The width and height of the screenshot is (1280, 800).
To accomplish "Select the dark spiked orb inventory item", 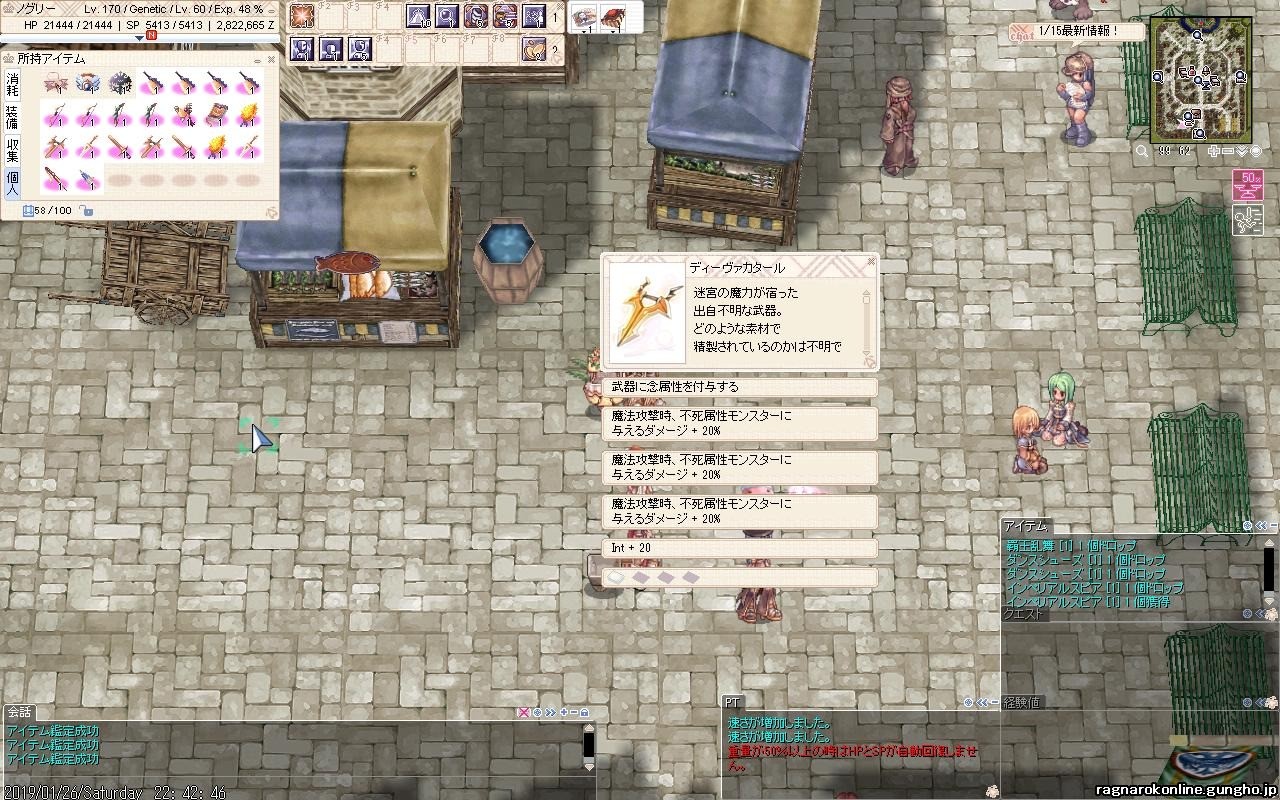I will click(x=121, y=83).
